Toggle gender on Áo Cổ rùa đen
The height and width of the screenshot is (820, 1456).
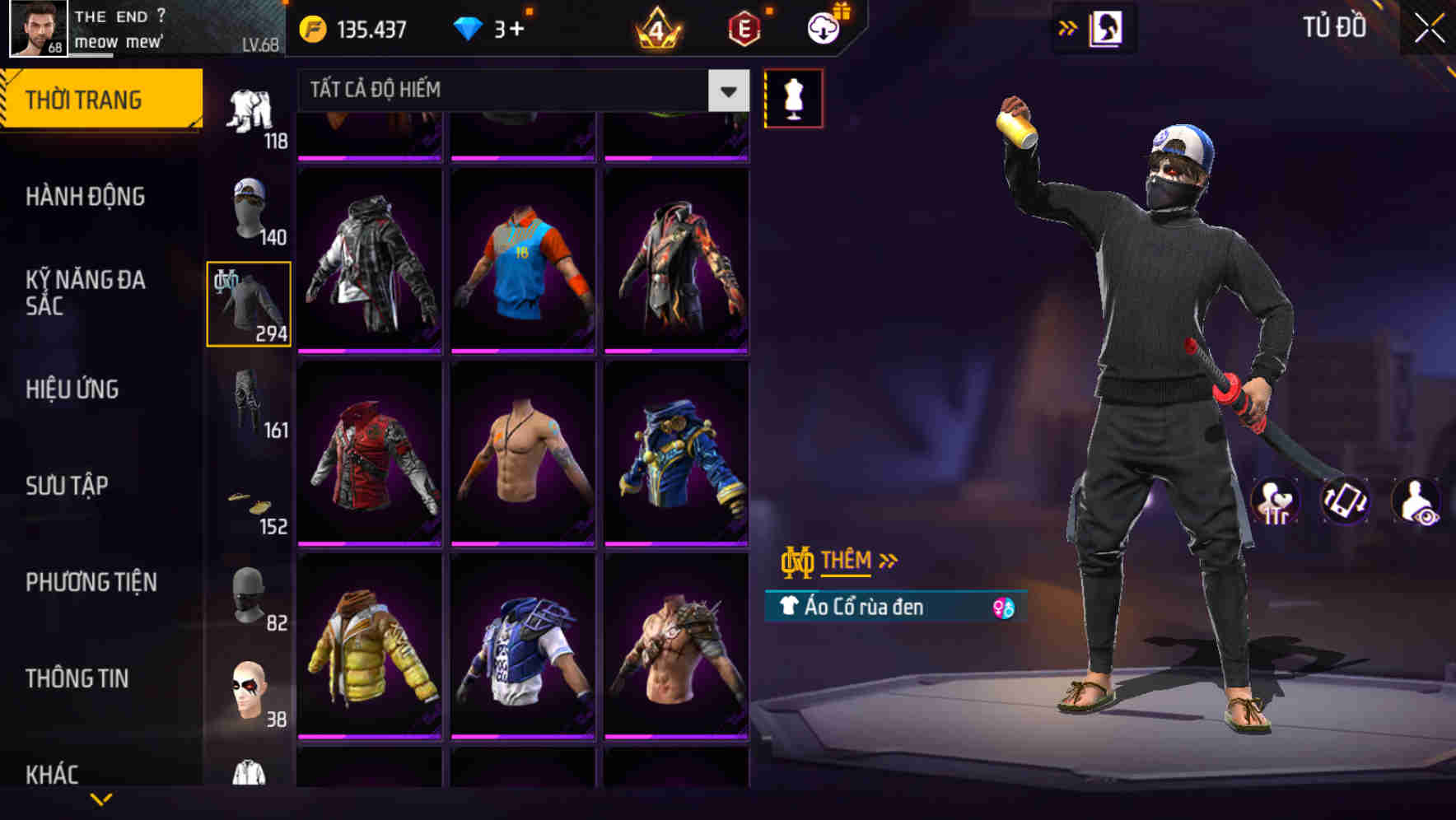tap(1003, 607)
